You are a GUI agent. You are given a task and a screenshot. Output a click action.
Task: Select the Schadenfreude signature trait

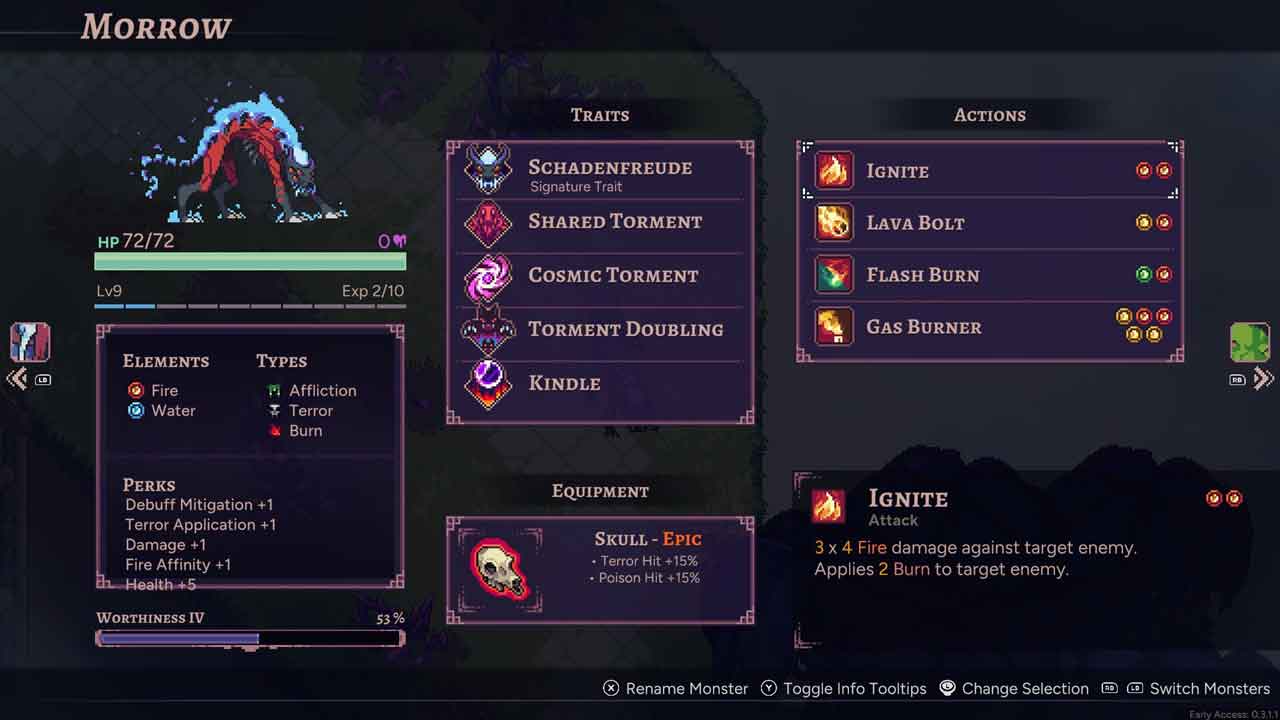point(600,172)
